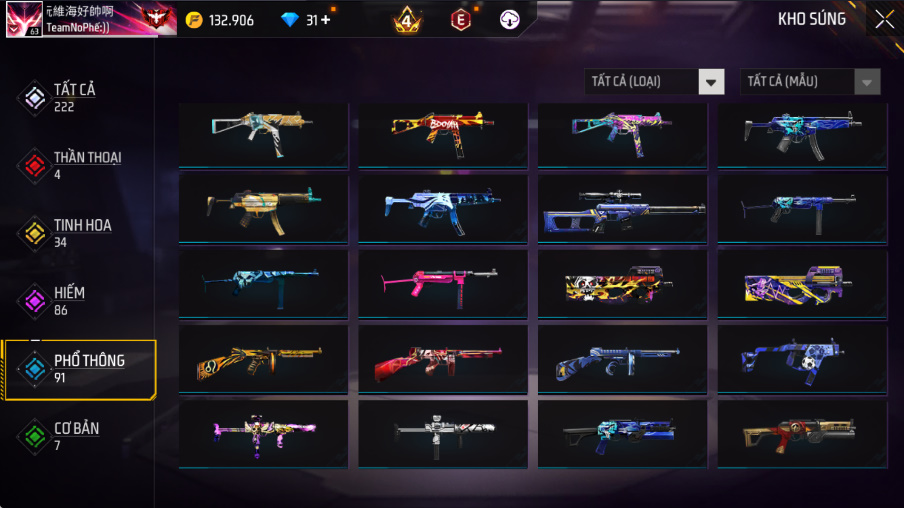Viewport: 904px width, 508px height.
Task: Close the Kho Súng weapon vault screen
Action: [x=884, y=19]
